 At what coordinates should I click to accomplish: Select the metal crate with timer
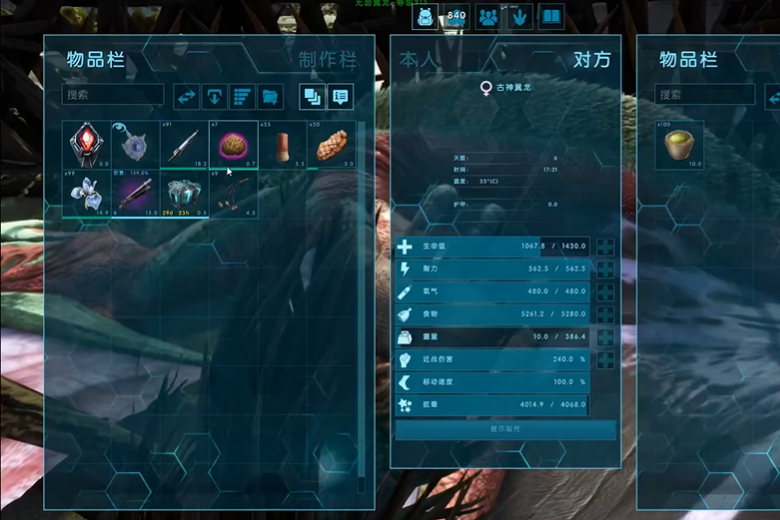(184, 193)
